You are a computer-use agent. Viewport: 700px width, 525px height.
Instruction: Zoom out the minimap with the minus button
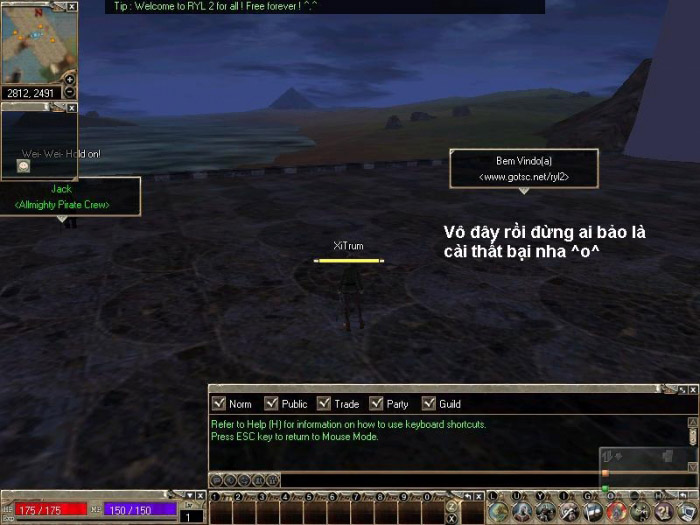tap(70, 95)
